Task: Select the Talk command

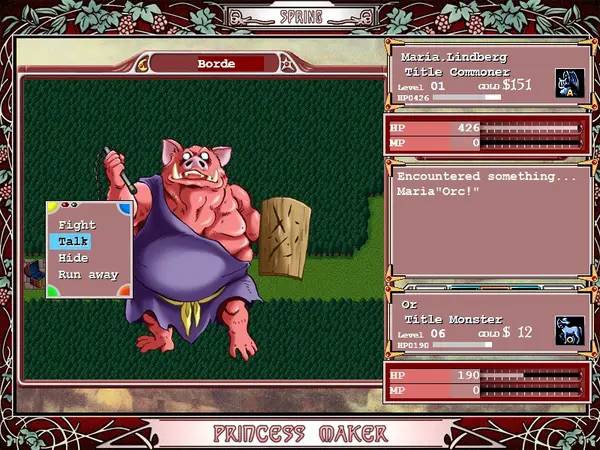Action: (x=74, y=241)
